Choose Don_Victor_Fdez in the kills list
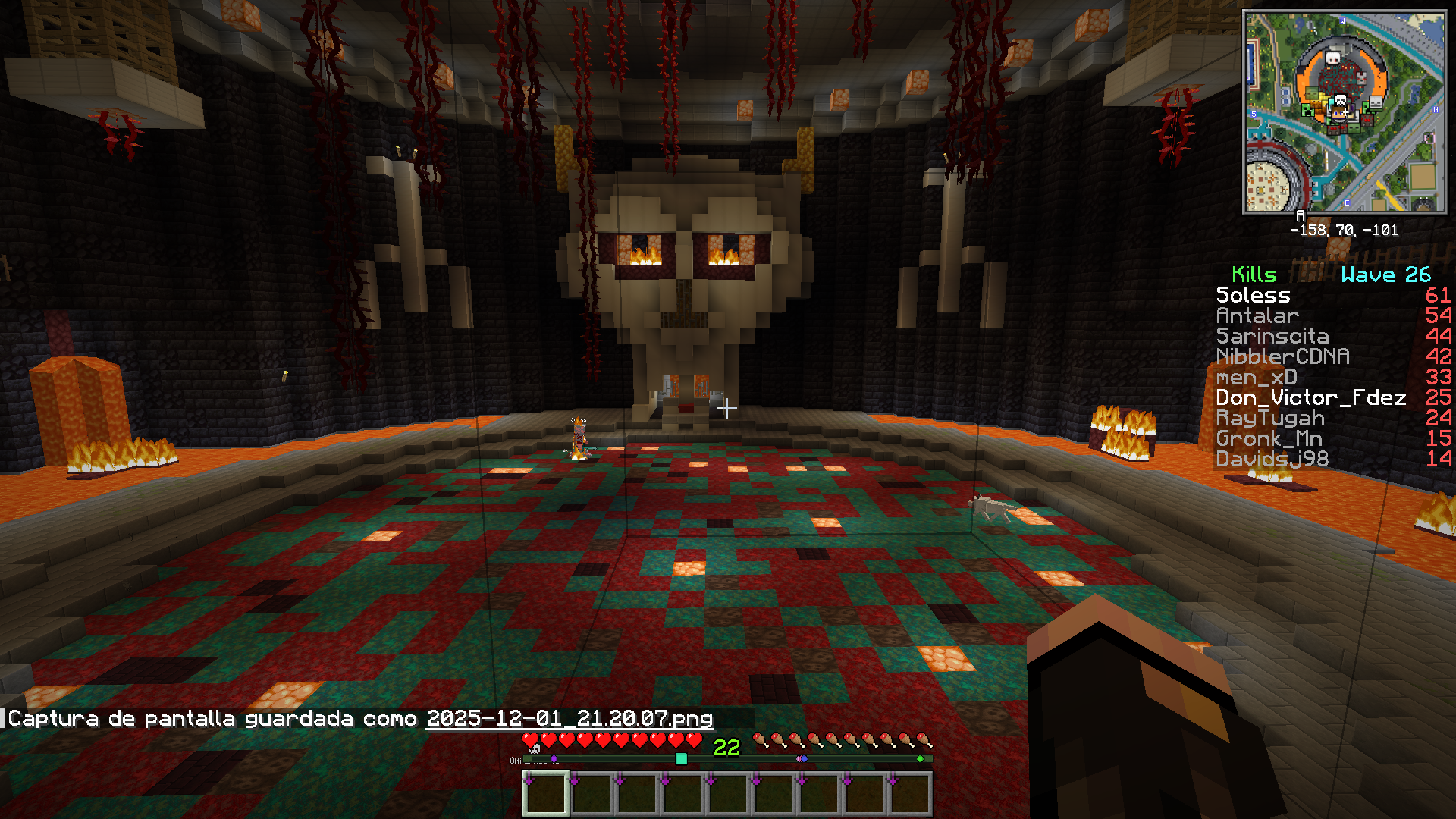This screenshot has height=819, width=1456. (x=1310, y=397)
